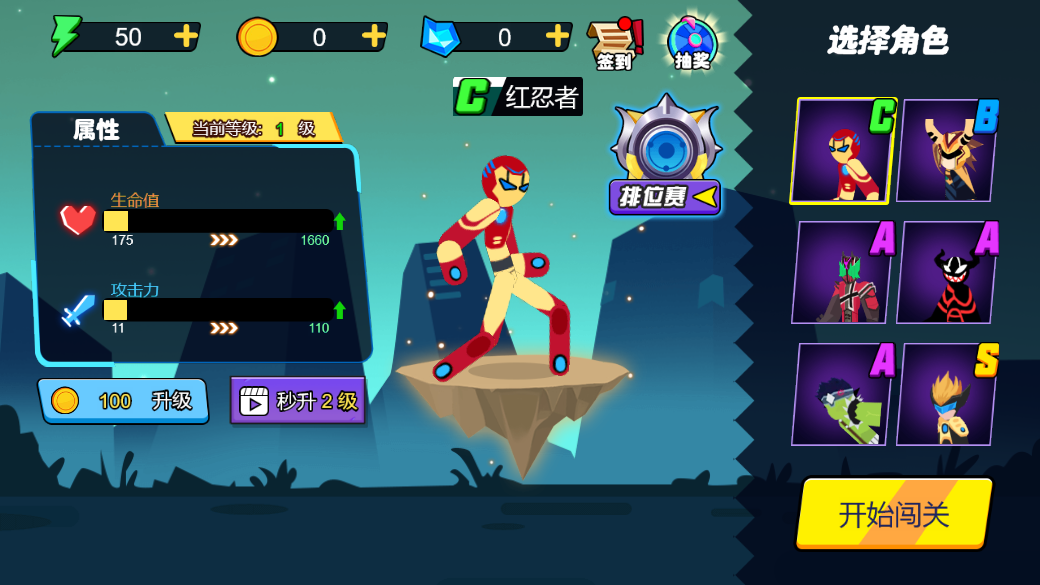This screenshot has width=1040, height=585.
Task: Choose the A-rank green hulk character
Action: [842, 395]
